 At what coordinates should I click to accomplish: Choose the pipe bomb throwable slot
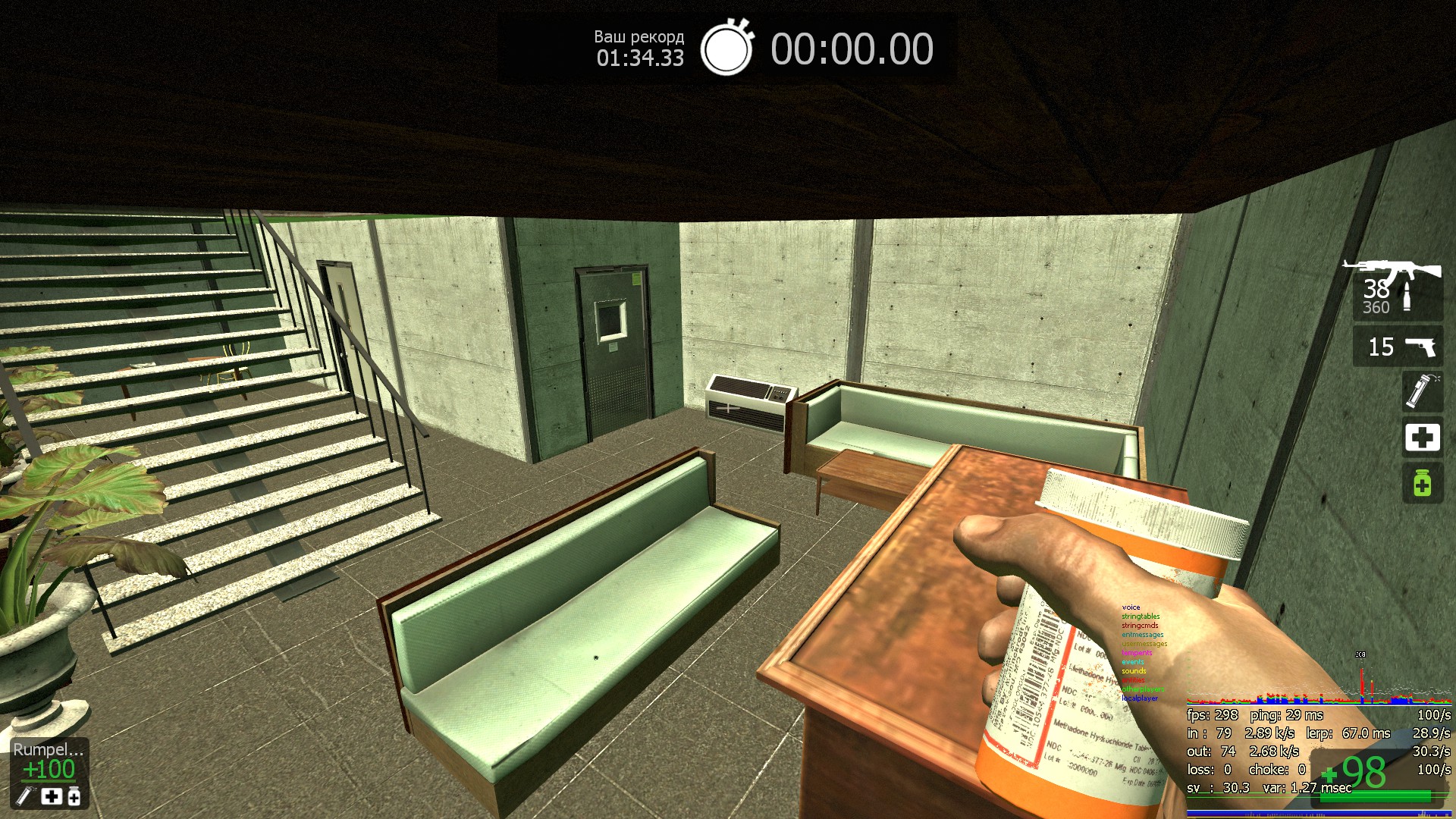click(1422, 391)
